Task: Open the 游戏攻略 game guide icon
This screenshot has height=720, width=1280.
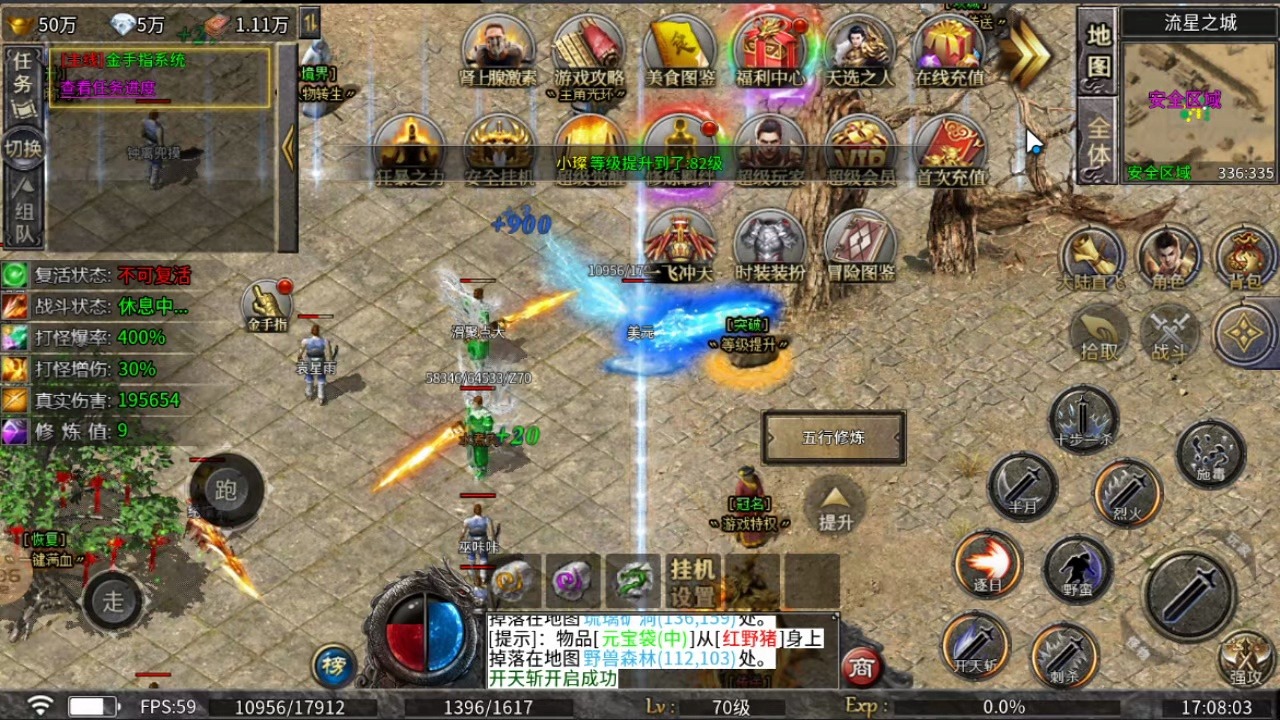Action: click(x=589, y=50)
